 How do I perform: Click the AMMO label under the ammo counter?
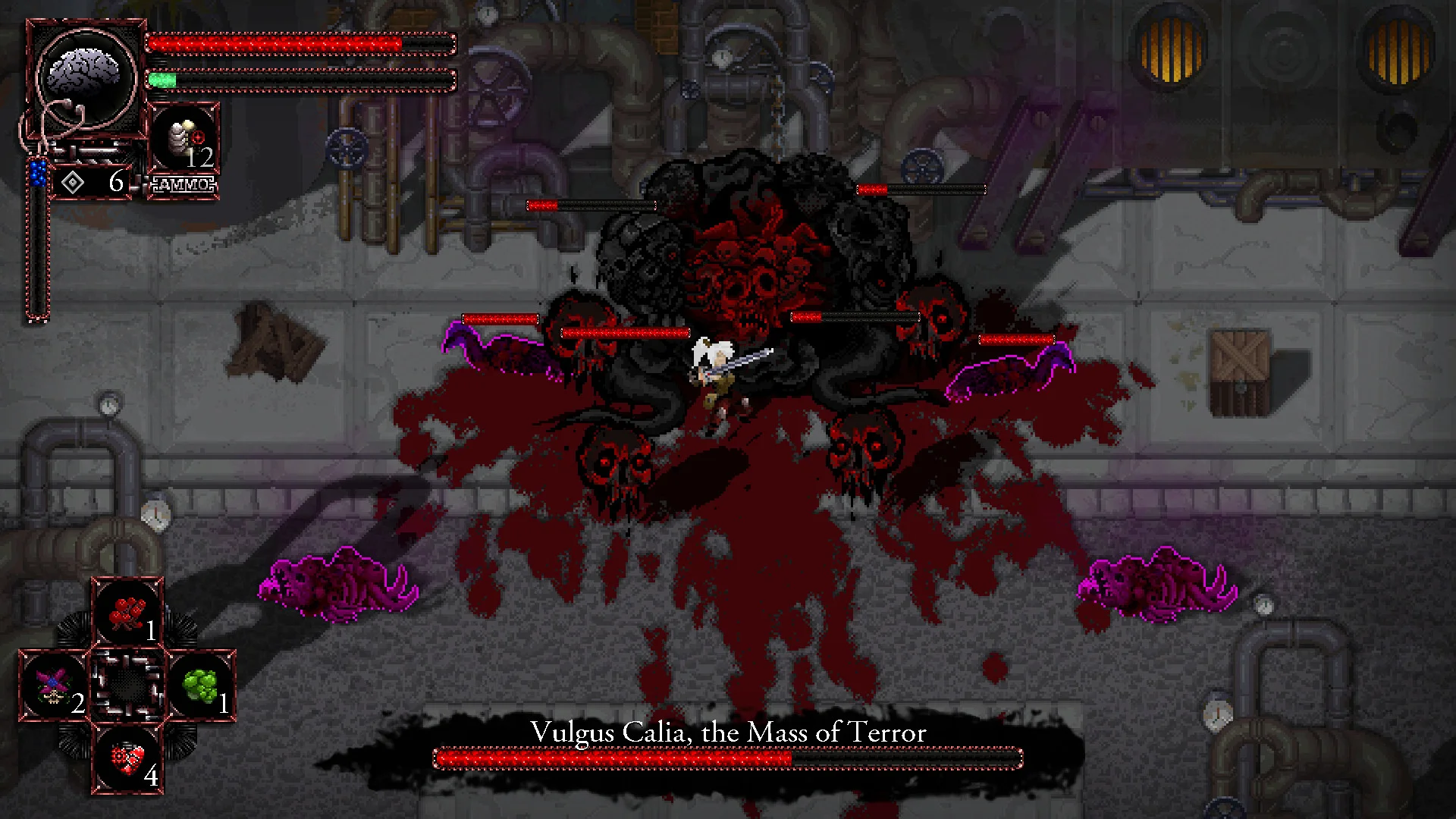pos(183,183)
